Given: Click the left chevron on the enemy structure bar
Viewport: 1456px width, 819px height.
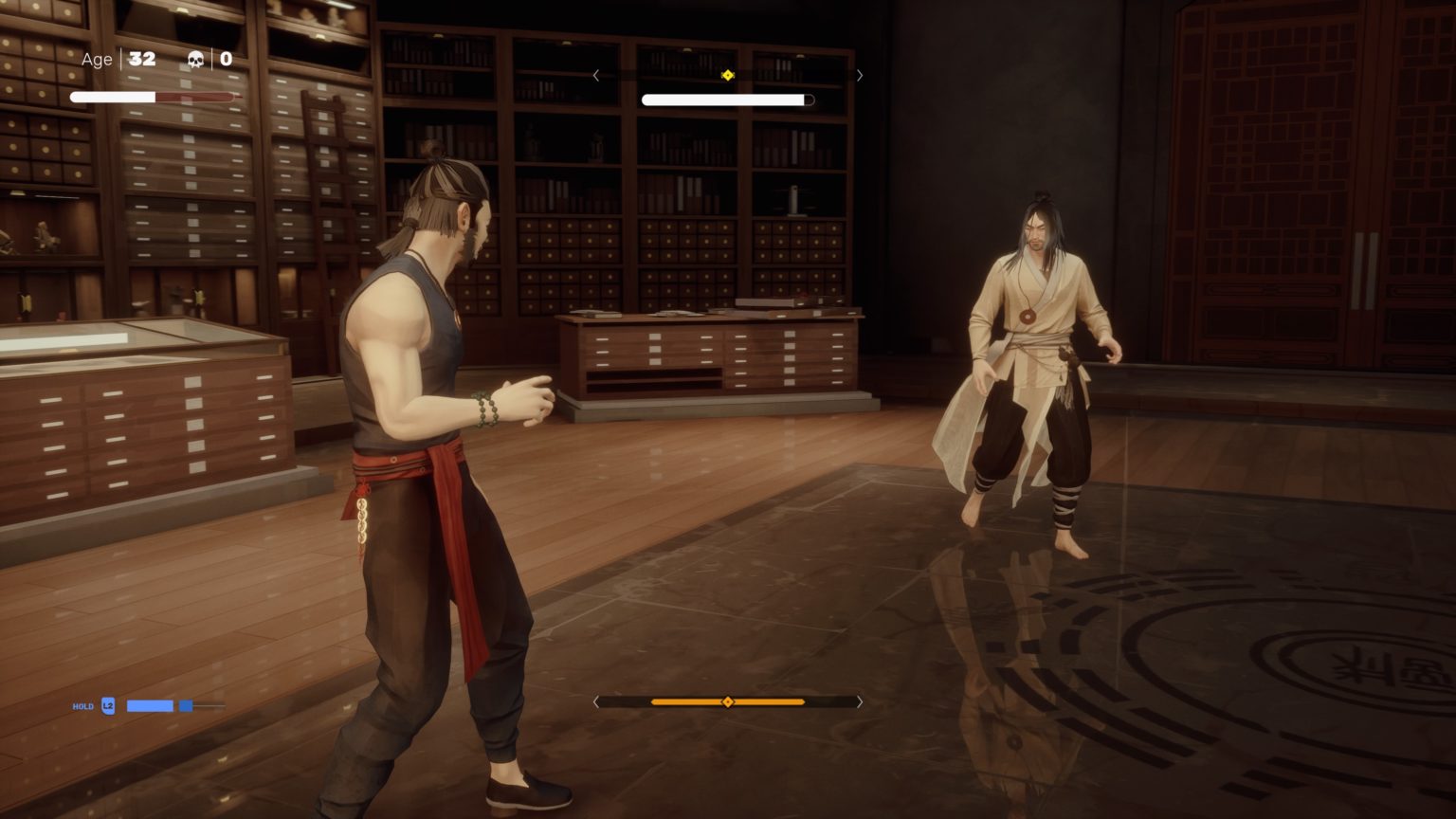Looking at the screenshot, I should [596, 75].
